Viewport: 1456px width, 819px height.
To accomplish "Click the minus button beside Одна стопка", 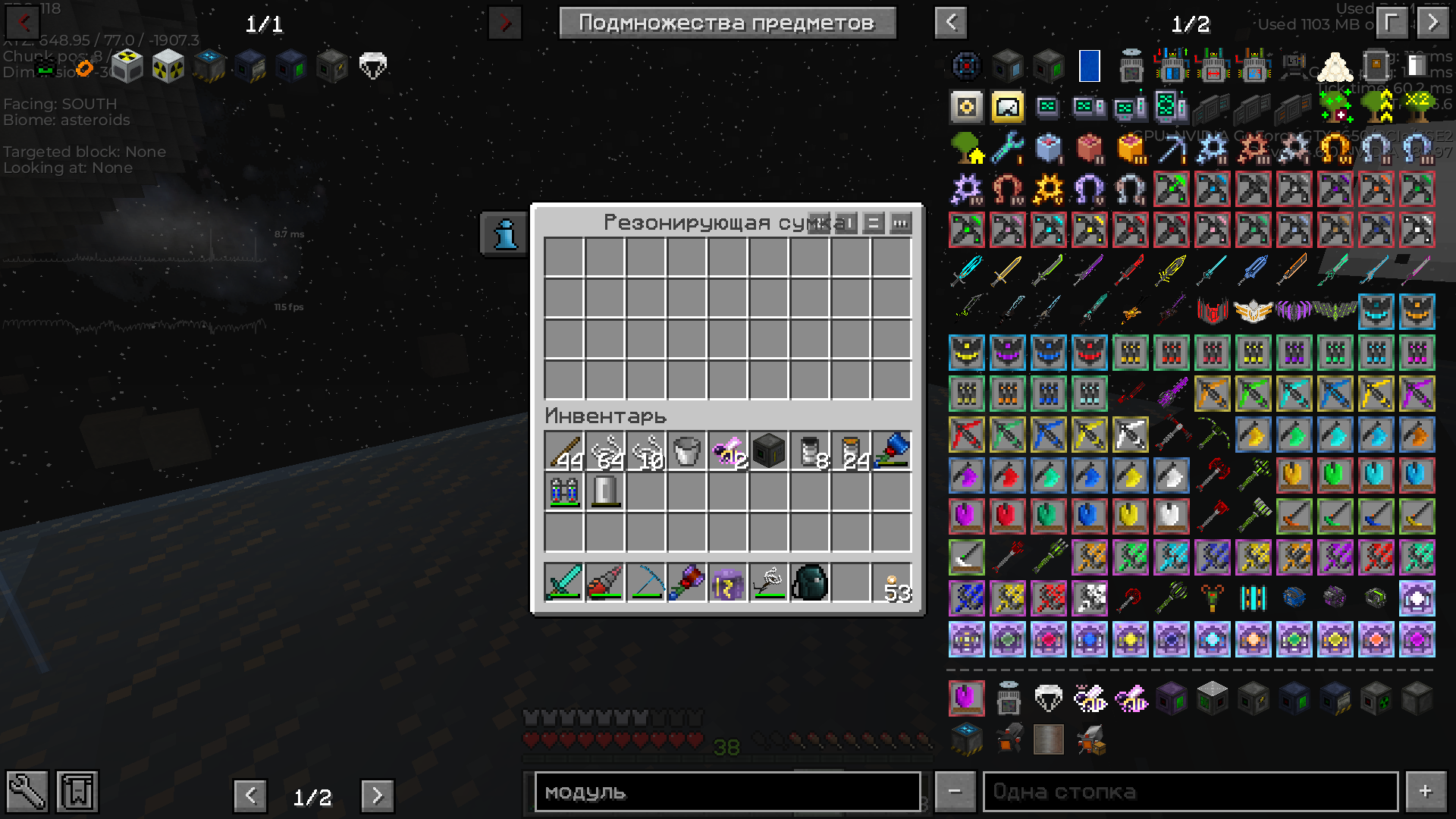I will [x=955, y=792].
